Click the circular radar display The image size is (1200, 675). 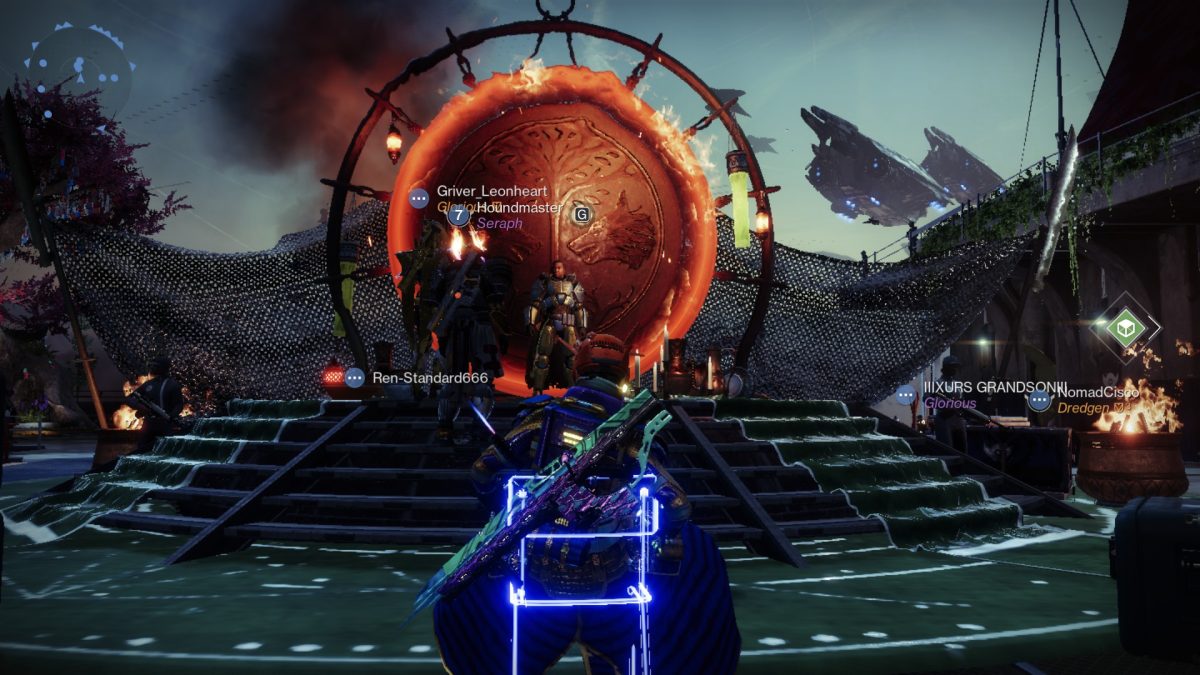(78, 70)
